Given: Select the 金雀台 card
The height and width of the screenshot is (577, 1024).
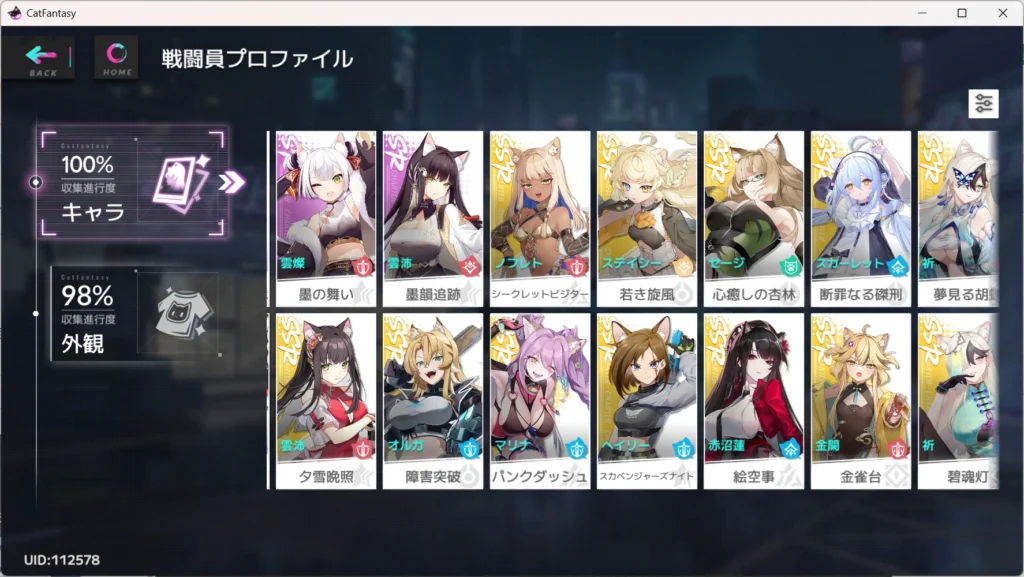Looking at the screenshot, I should (x=861, y=401).
